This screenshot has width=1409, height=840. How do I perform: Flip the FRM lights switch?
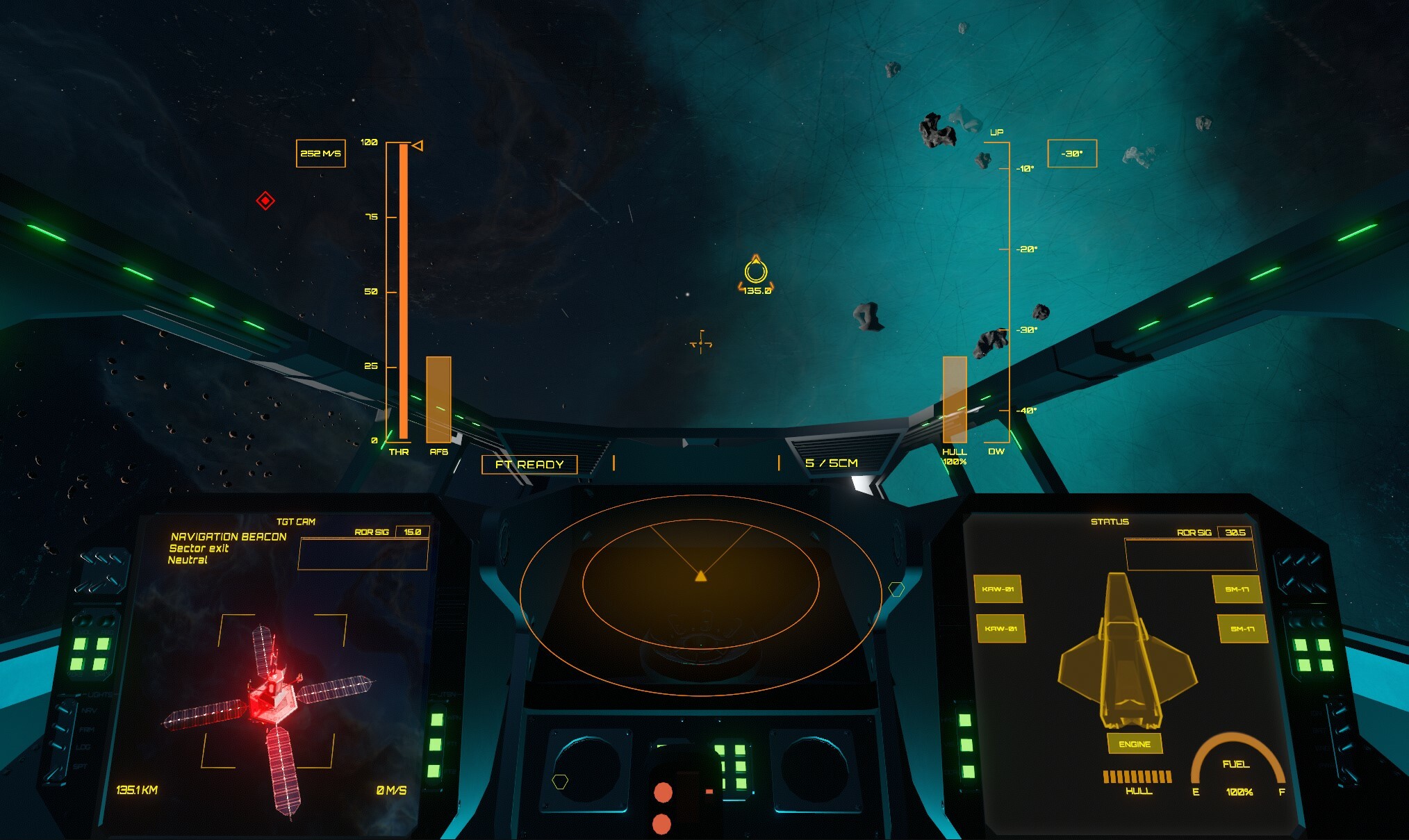60,728
